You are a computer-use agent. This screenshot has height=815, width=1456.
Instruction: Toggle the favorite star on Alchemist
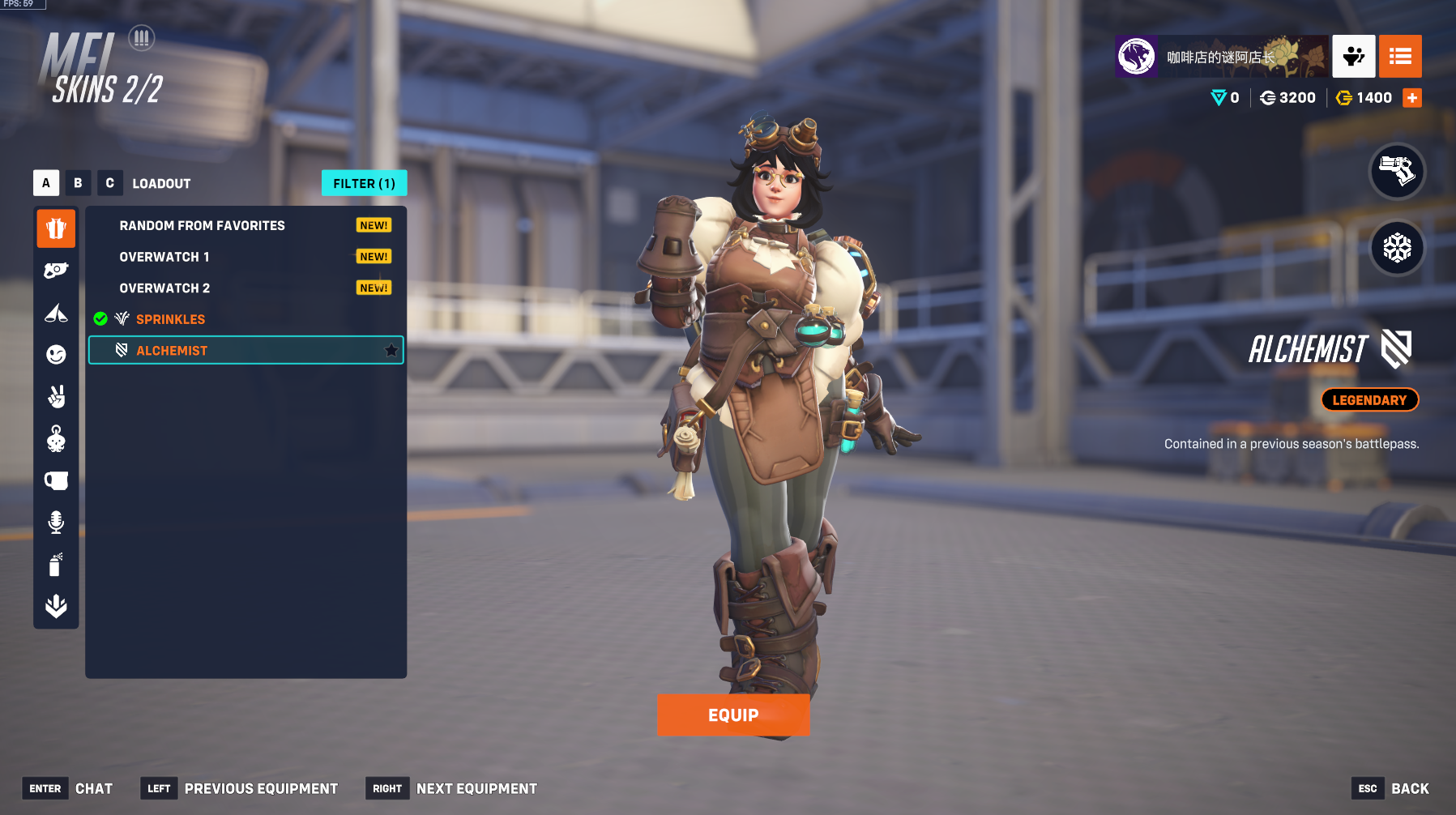pyautogui.click(x=391, y=350)
